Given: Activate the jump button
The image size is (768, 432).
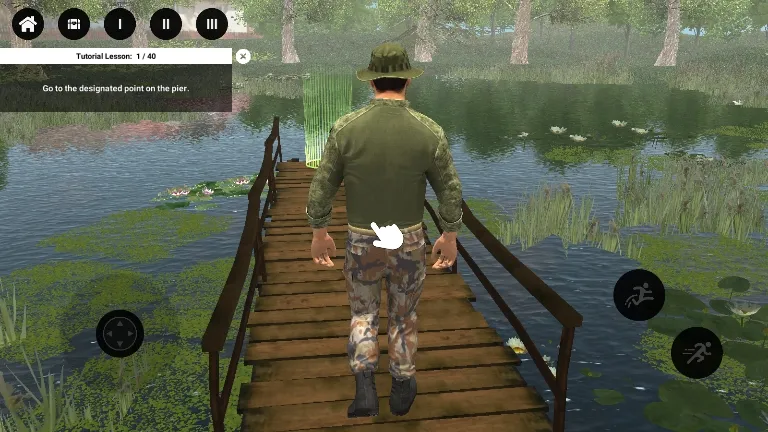Looking at the screenshot, I should coord(639,295).
